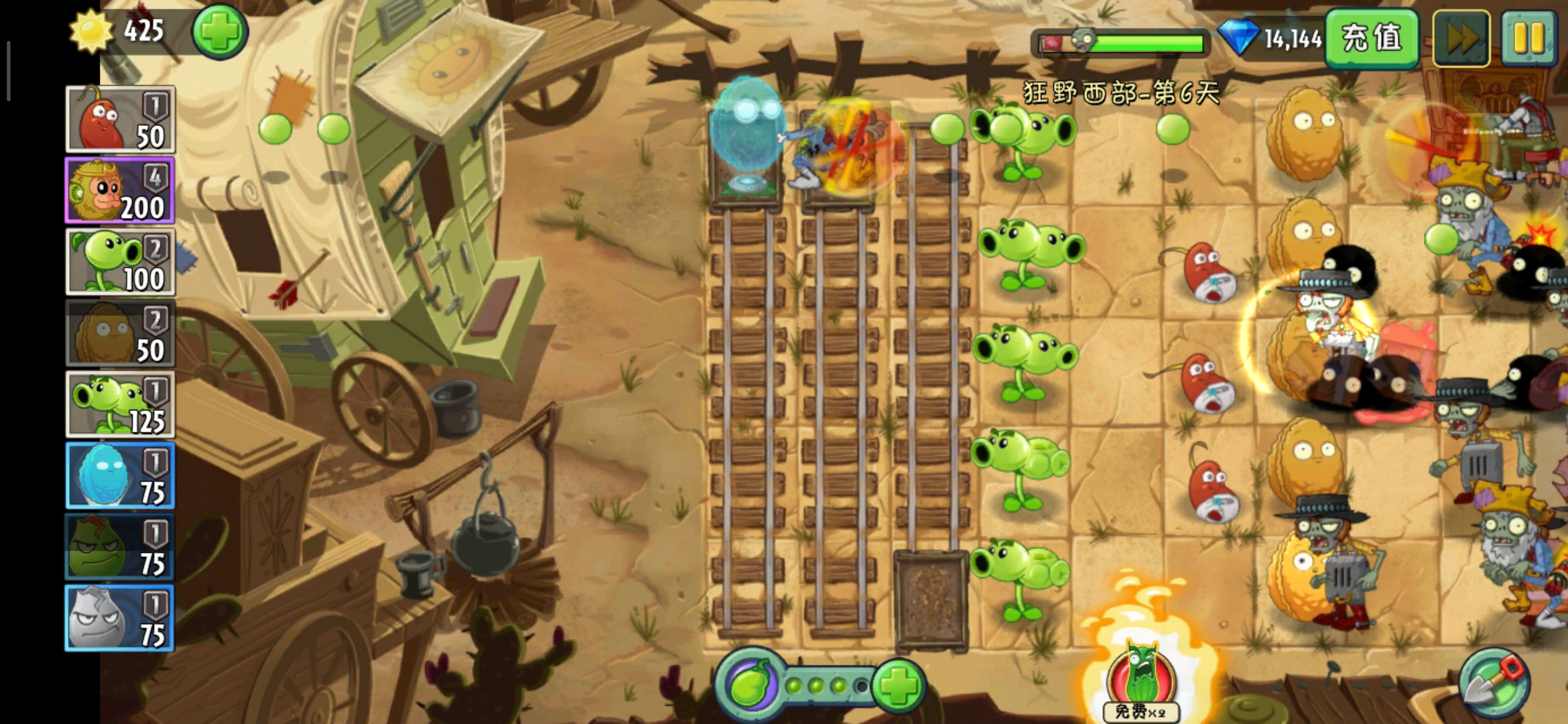The image size is (1568, 724).
Task: Pause the game
Action: [x=1528, y=38]
